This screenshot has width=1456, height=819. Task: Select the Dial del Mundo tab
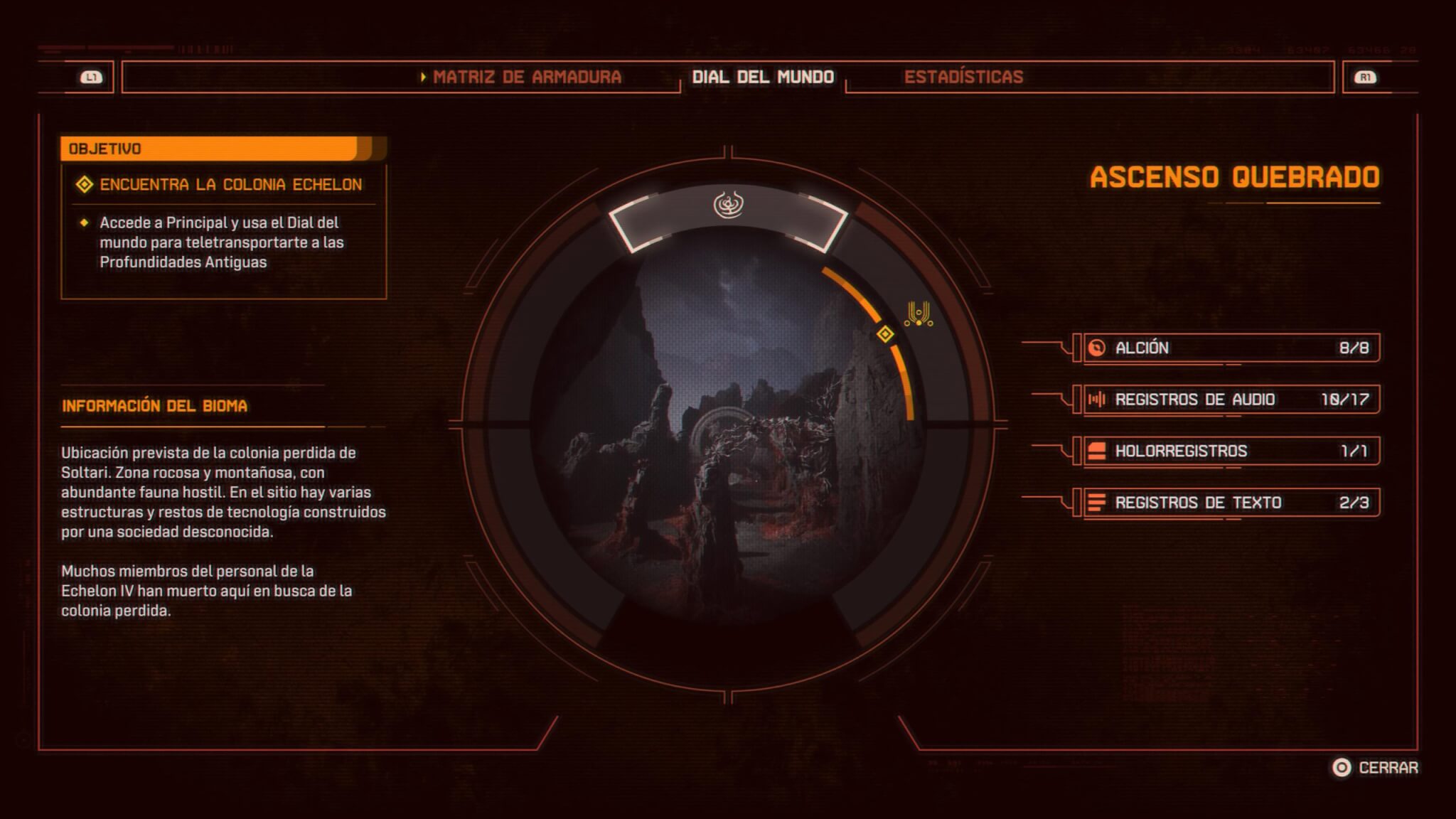click(763, 77)
